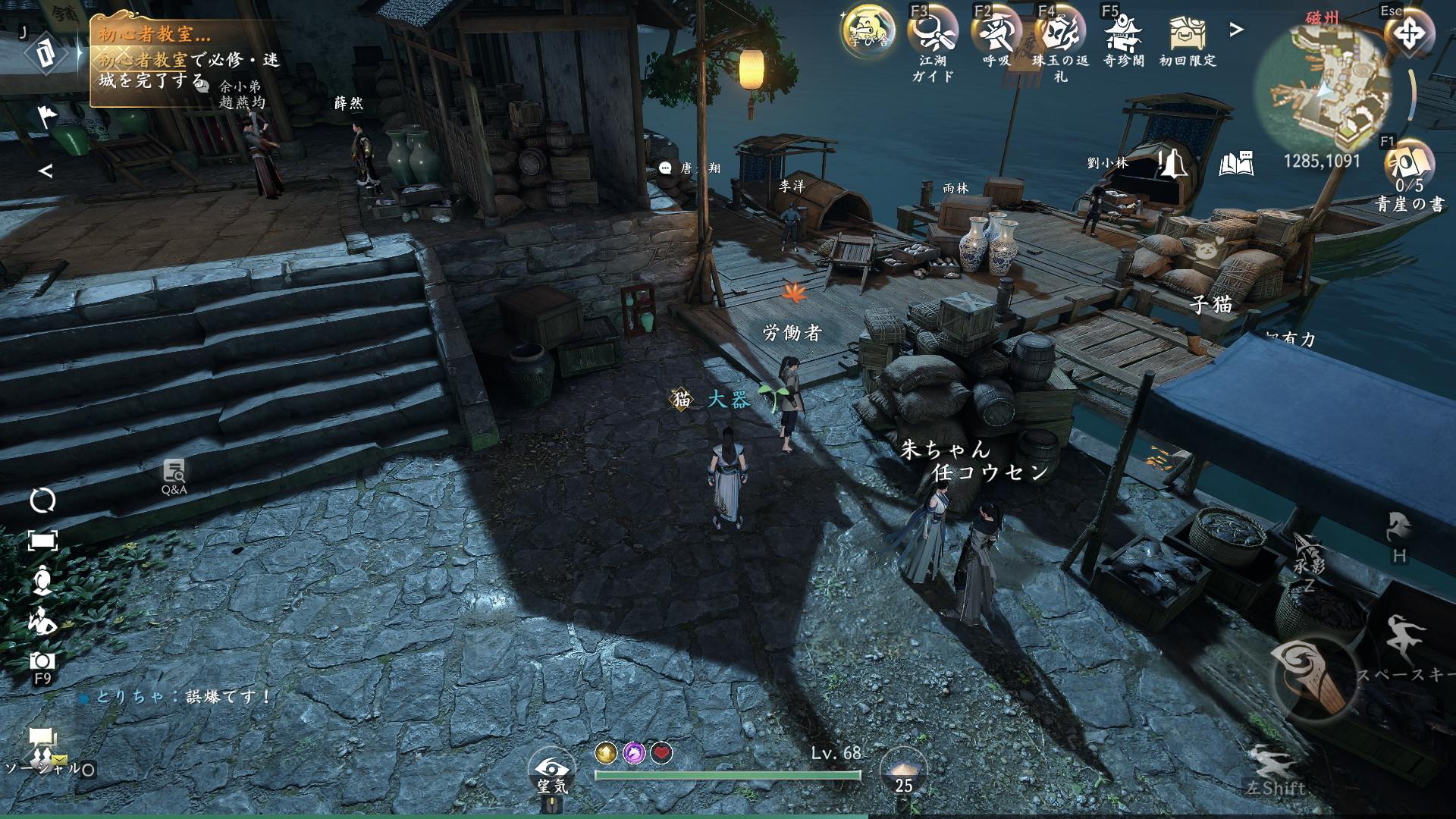This screenshot has width=1456, height=819.
Task: Open the 呼吸 menu icon
Action: pyautogui.click(x=996, y=33)
